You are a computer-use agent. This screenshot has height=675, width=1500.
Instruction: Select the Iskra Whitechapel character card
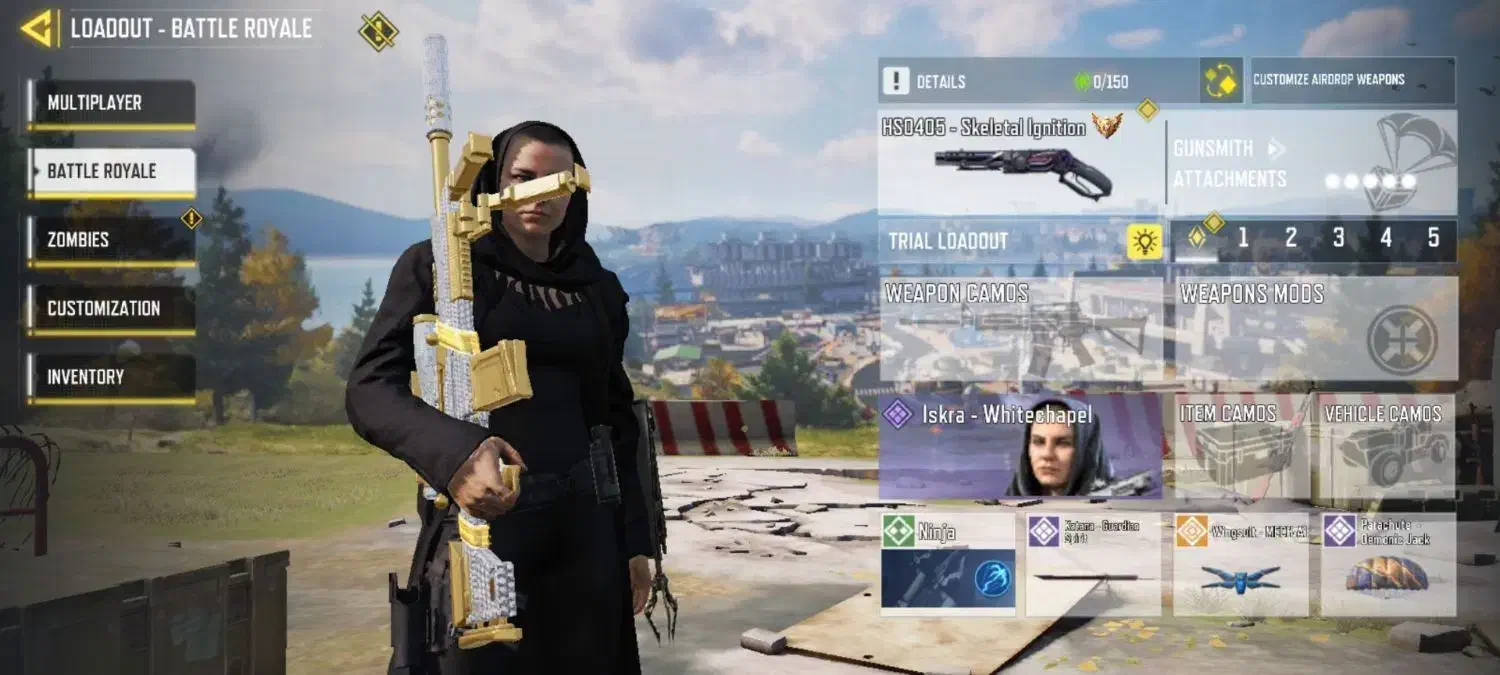click(x=1020, y=446)
